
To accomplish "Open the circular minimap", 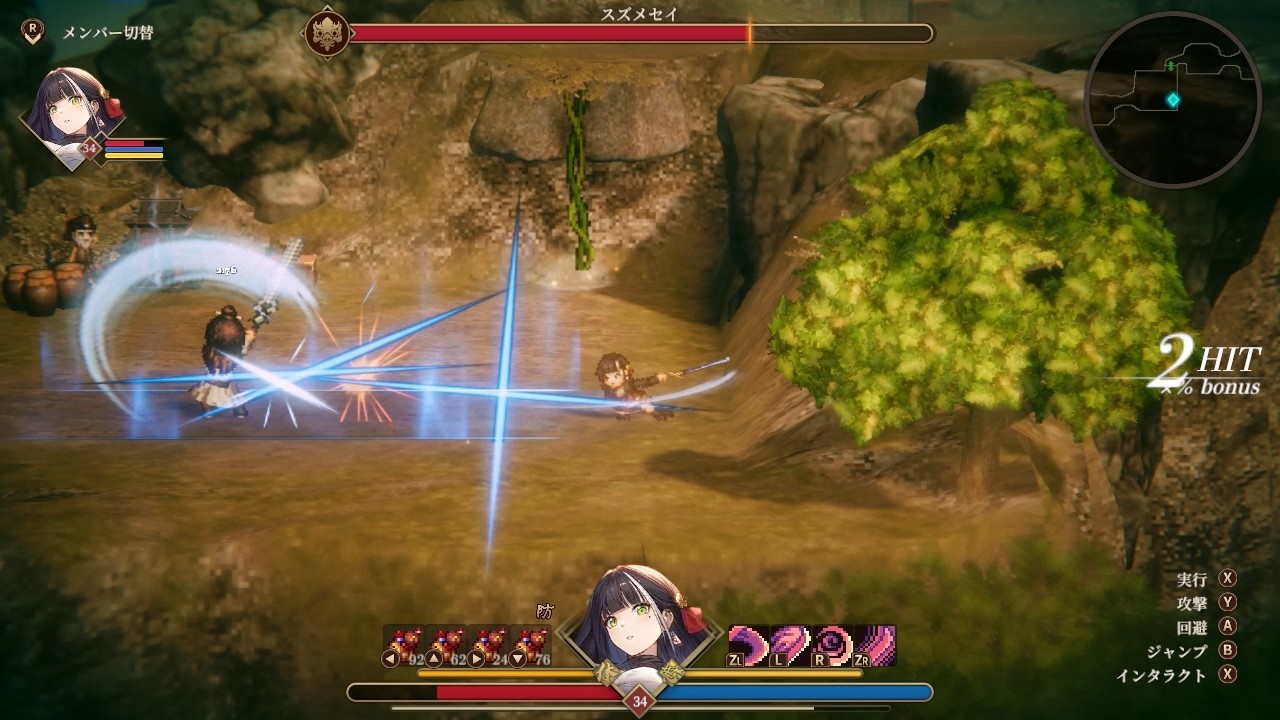I will pos(1172,100).
